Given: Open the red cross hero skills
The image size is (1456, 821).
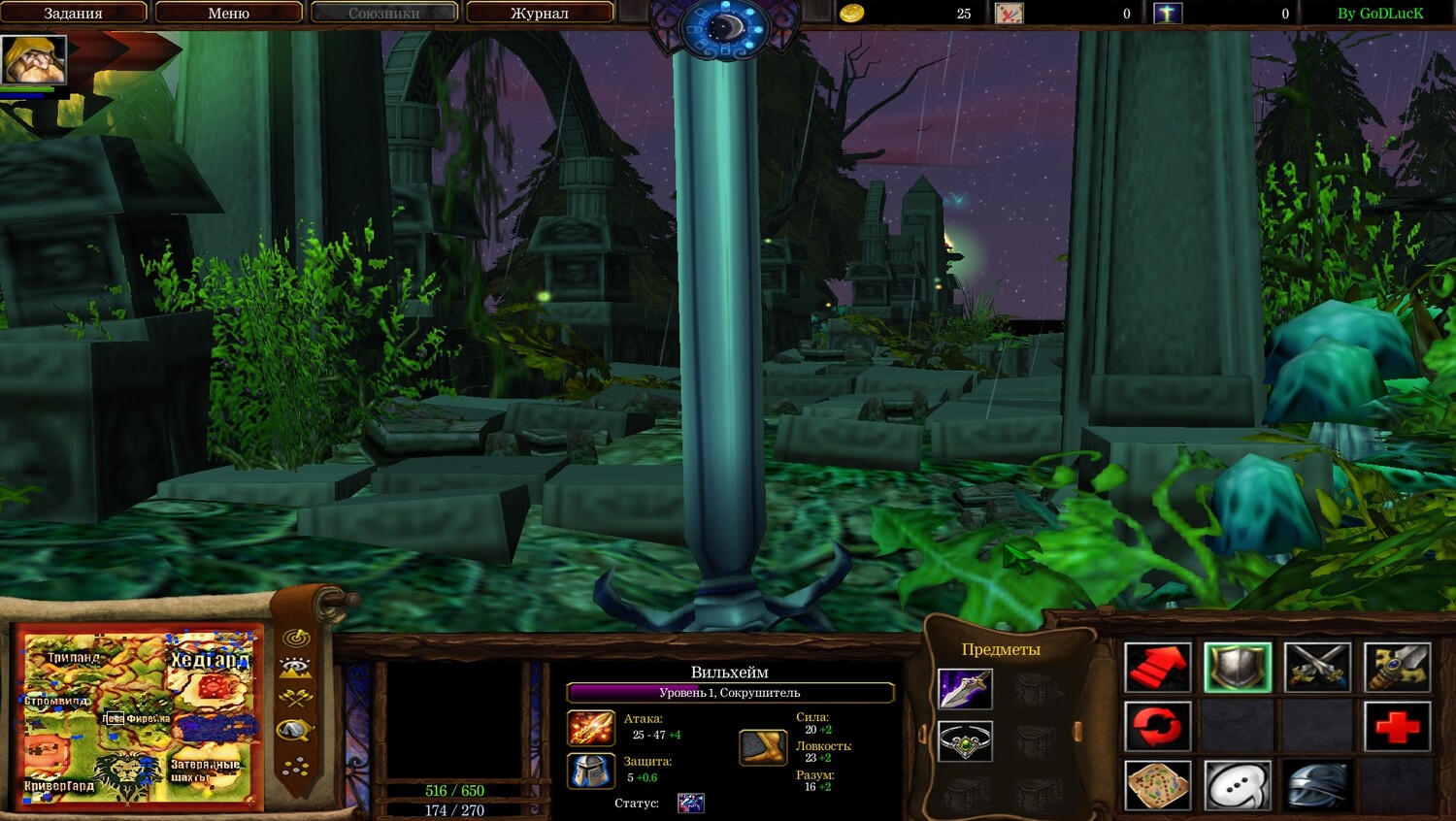Looking at the screenshot, I should [x=1397, y=726].
